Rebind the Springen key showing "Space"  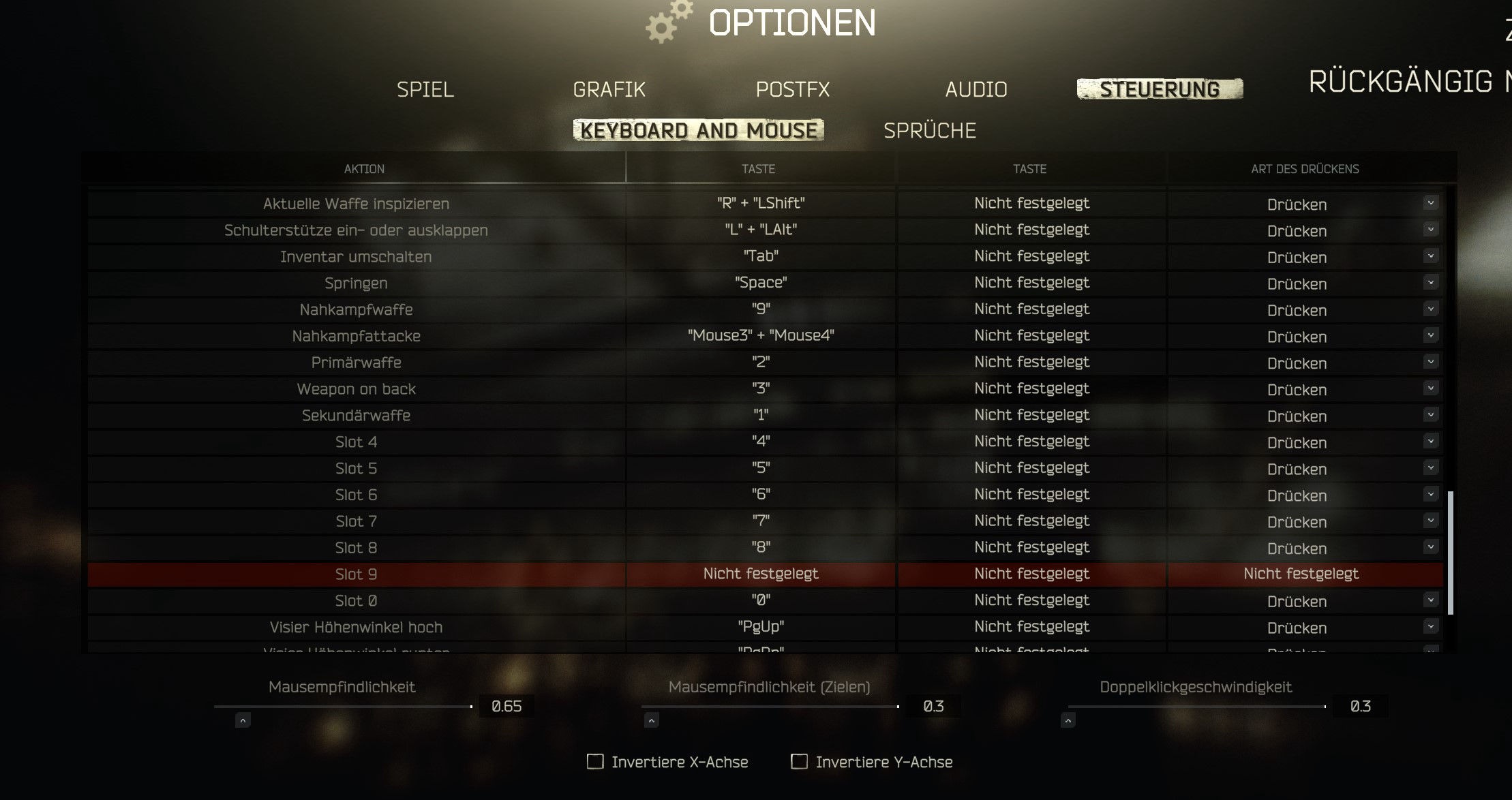pyautogui.click(x=760, y=283)
